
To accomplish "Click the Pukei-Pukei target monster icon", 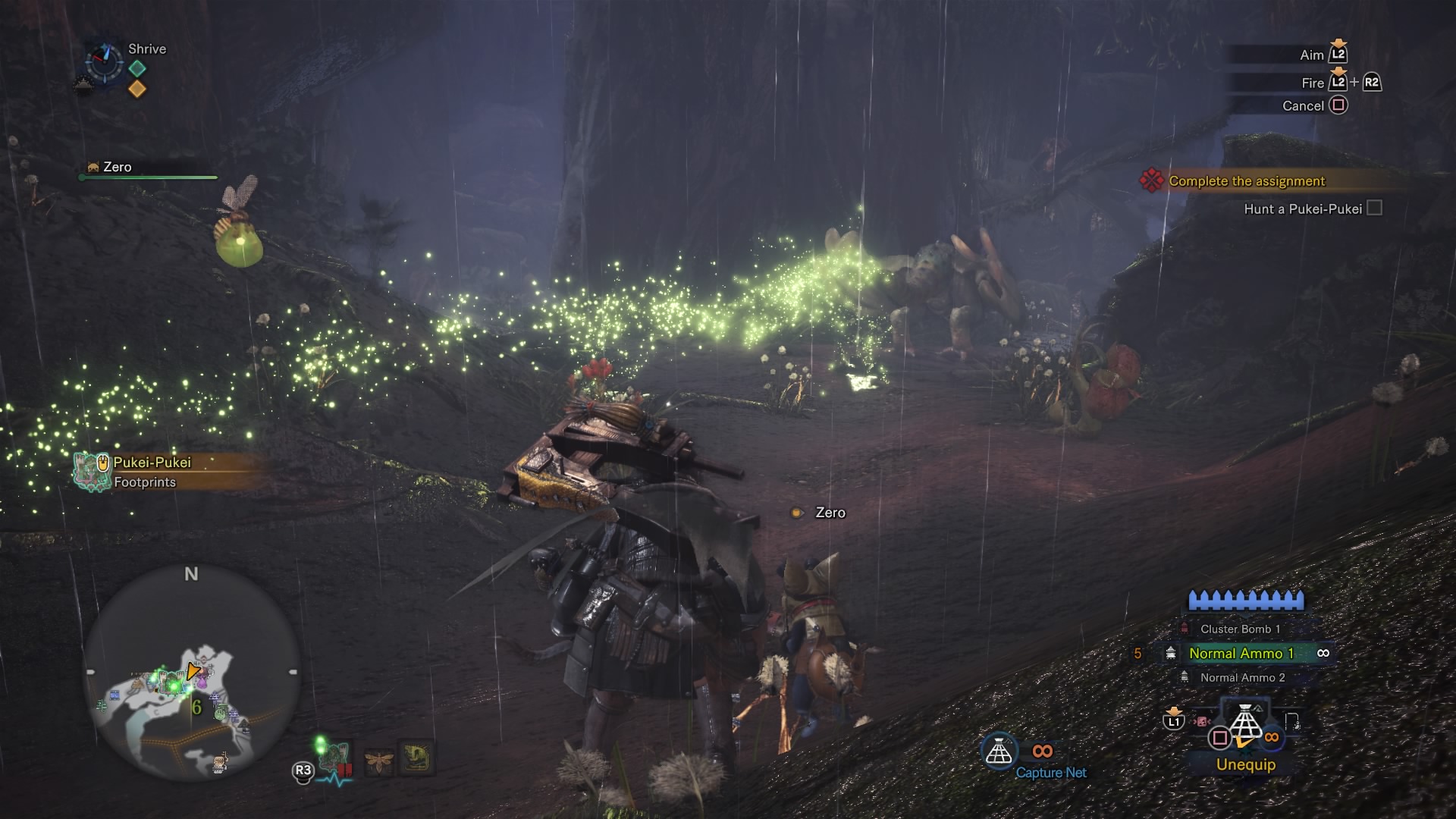I will (x=334, y=756).
